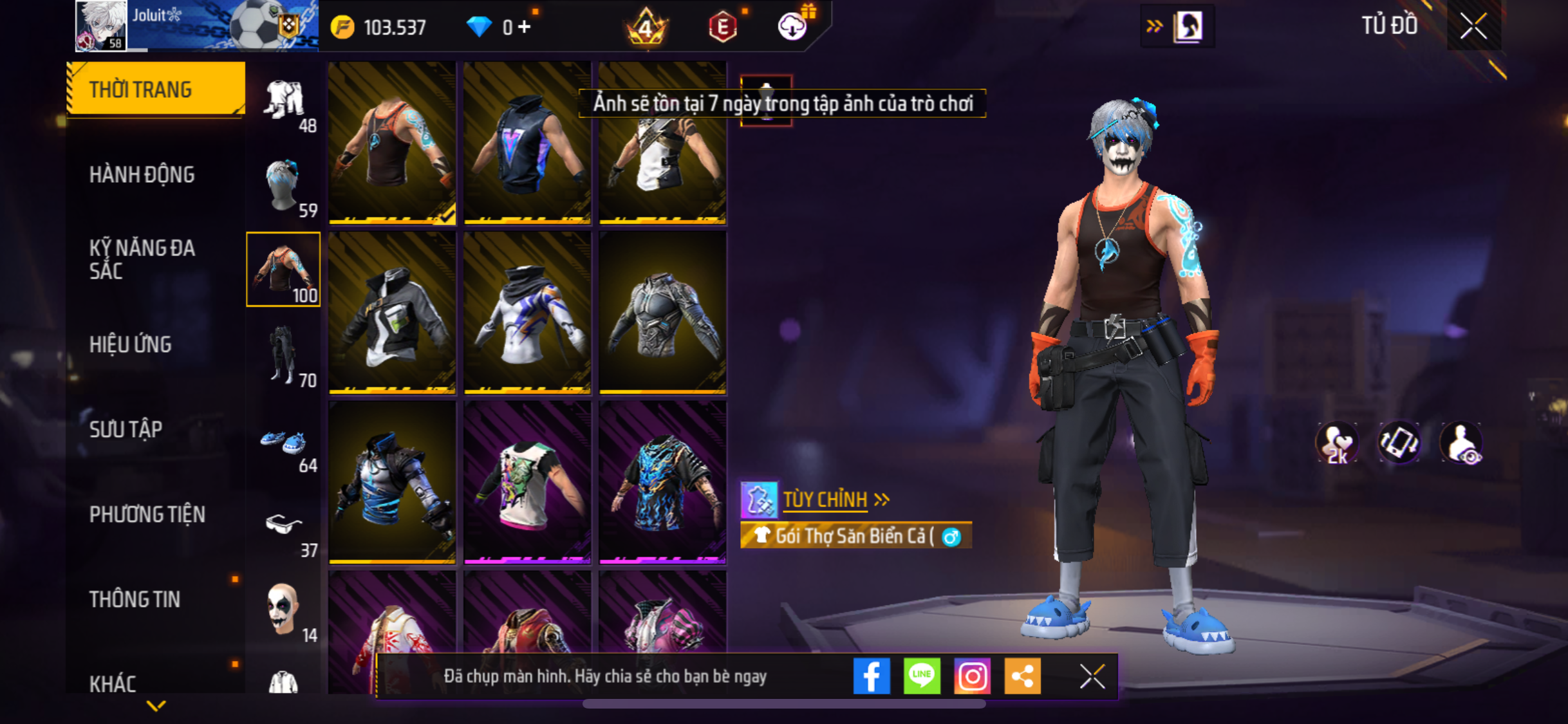Open the Thông Tin tab
This screenshot has height=724, width=1568.
point(135,599)
